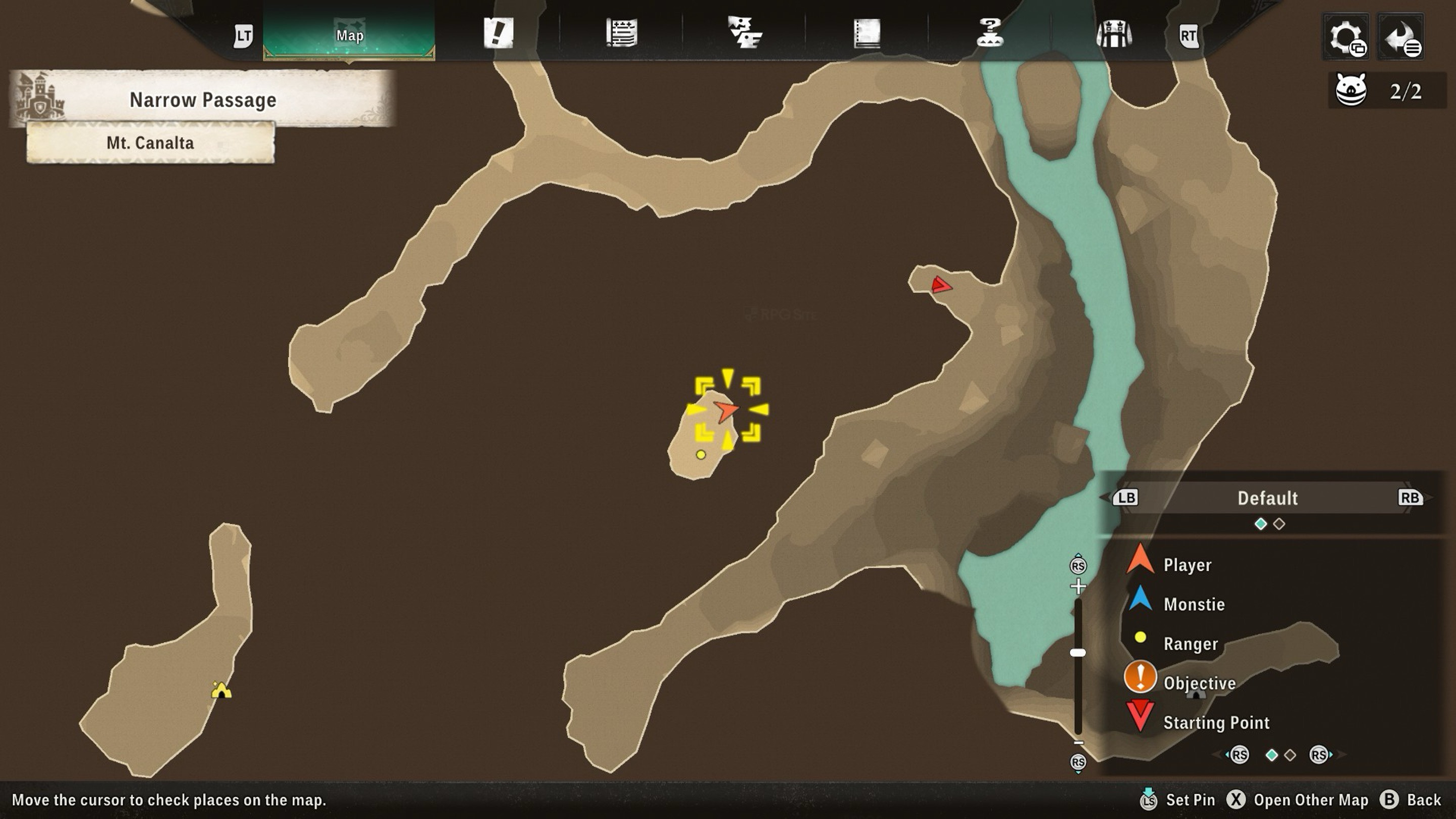Screen dimensions: 1456x819
Task: Open the notebook tab
Action: 867,33
